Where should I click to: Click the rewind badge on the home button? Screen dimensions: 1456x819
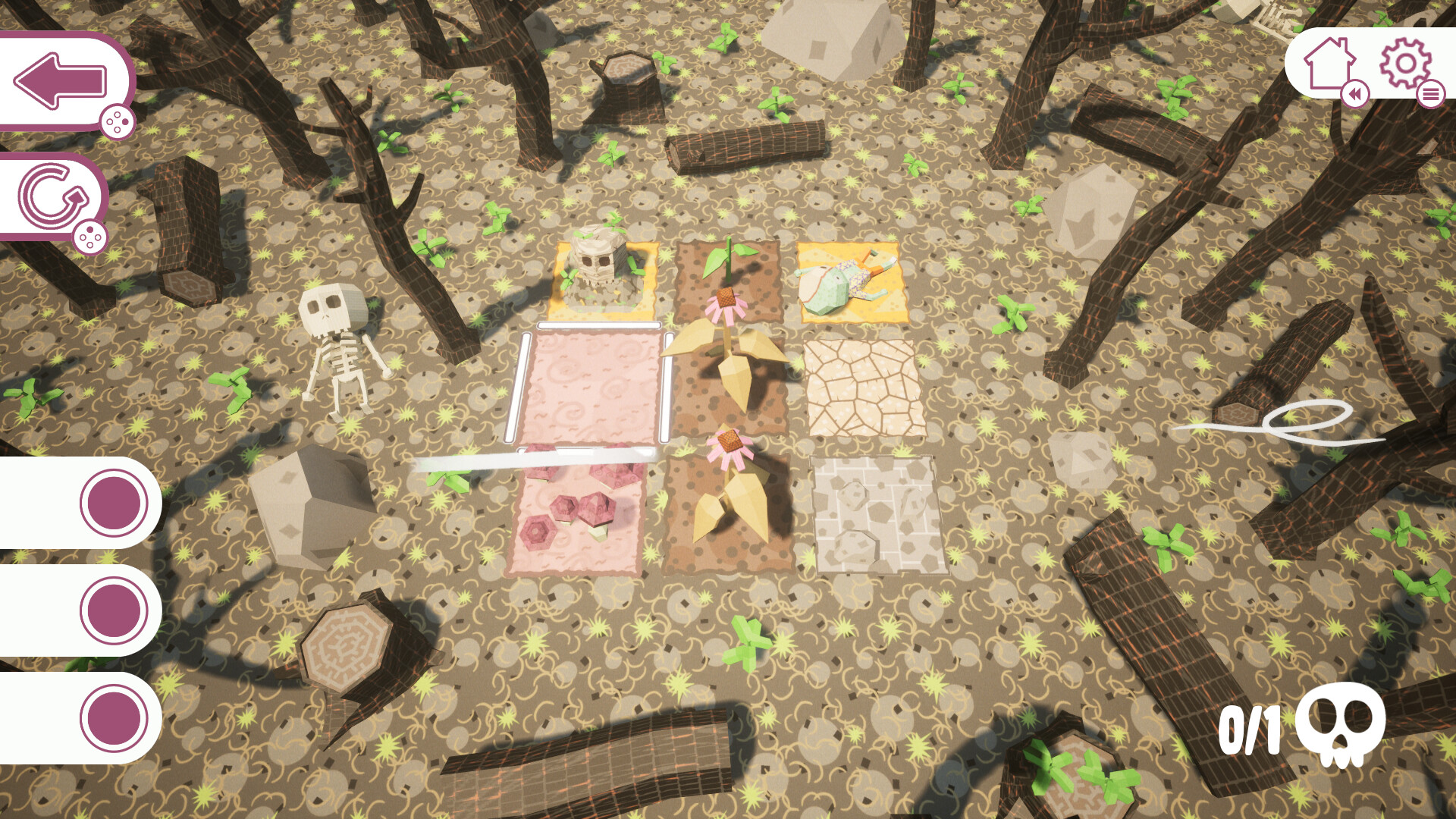click(x=1357, y=95)
